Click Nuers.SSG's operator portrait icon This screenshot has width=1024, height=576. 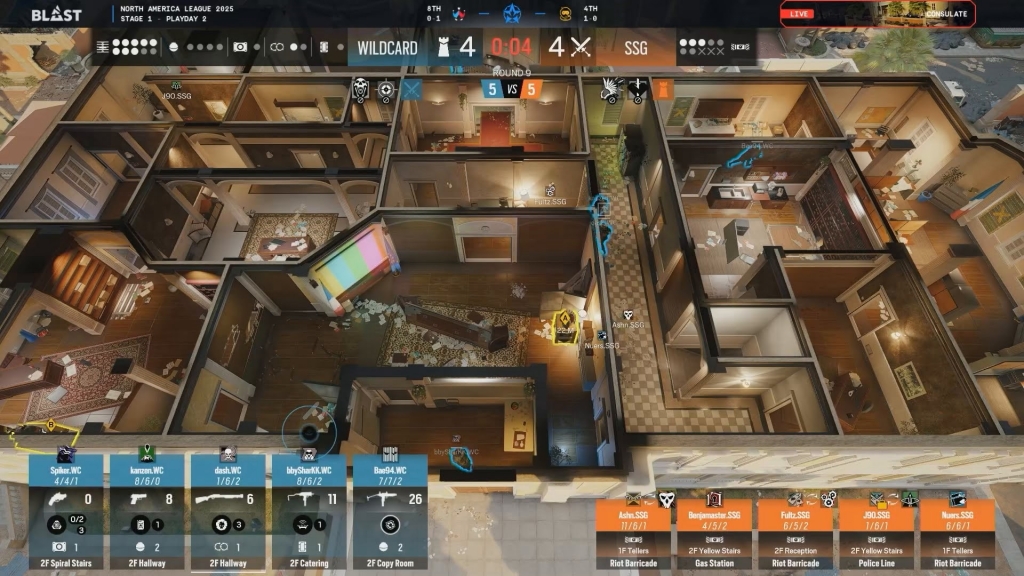click(x=957, y=498)
